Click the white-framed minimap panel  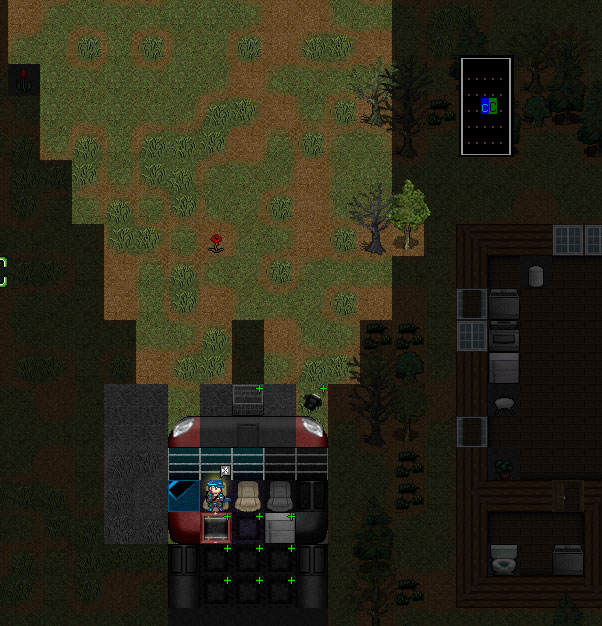[487, 106]
